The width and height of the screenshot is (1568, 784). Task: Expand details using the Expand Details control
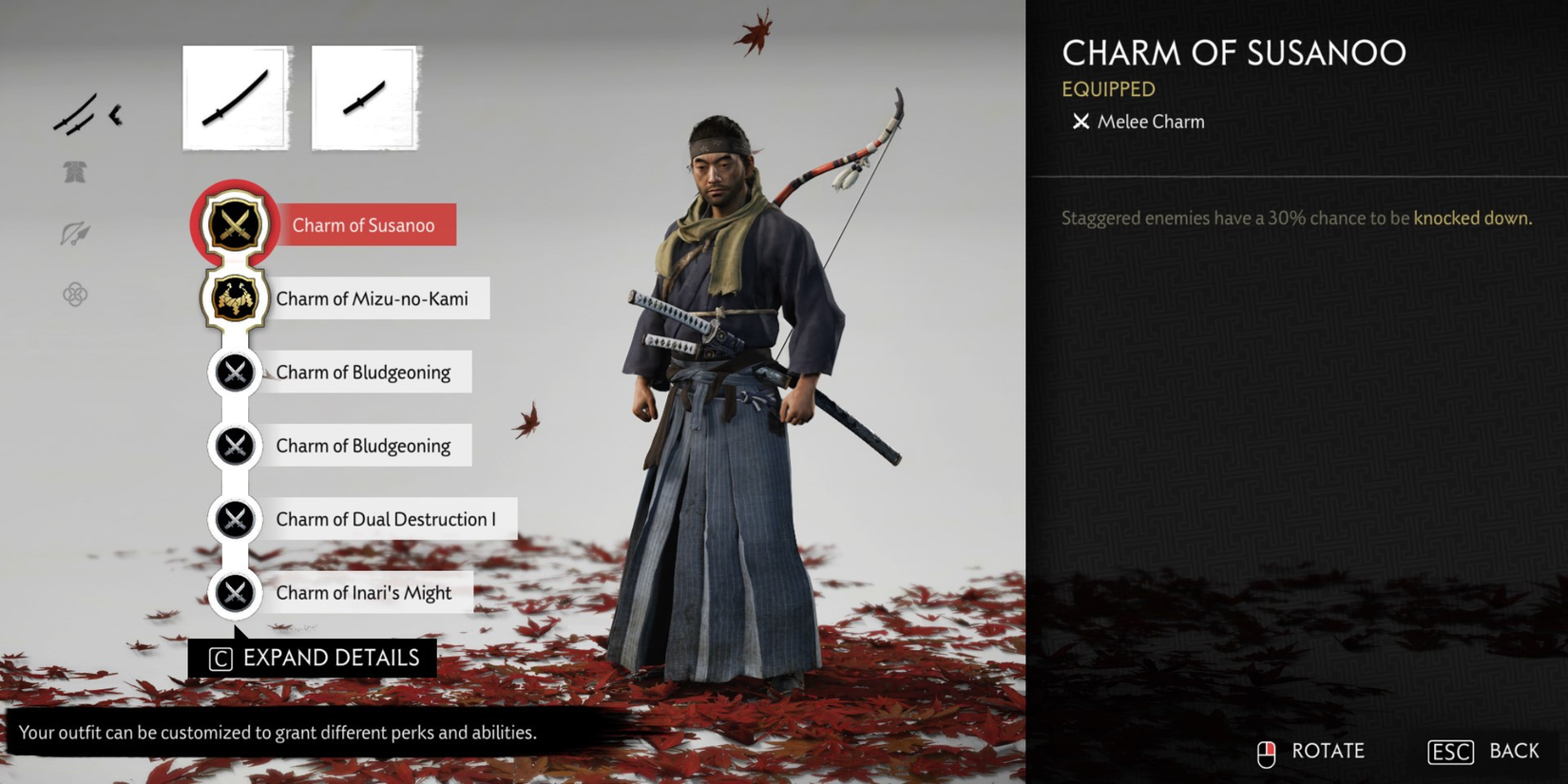click(x=330, y=658)
